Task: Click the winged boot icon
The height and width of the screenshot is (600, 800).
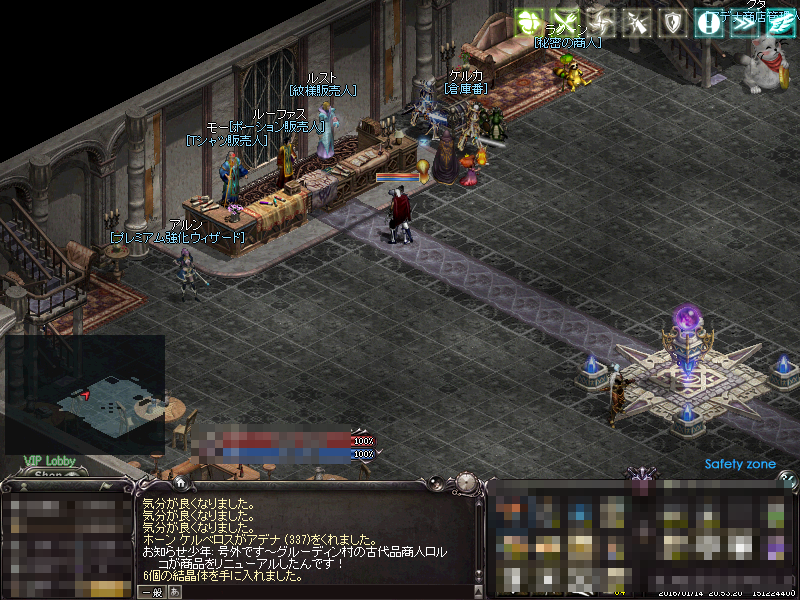Action: (x=780, y=22)
